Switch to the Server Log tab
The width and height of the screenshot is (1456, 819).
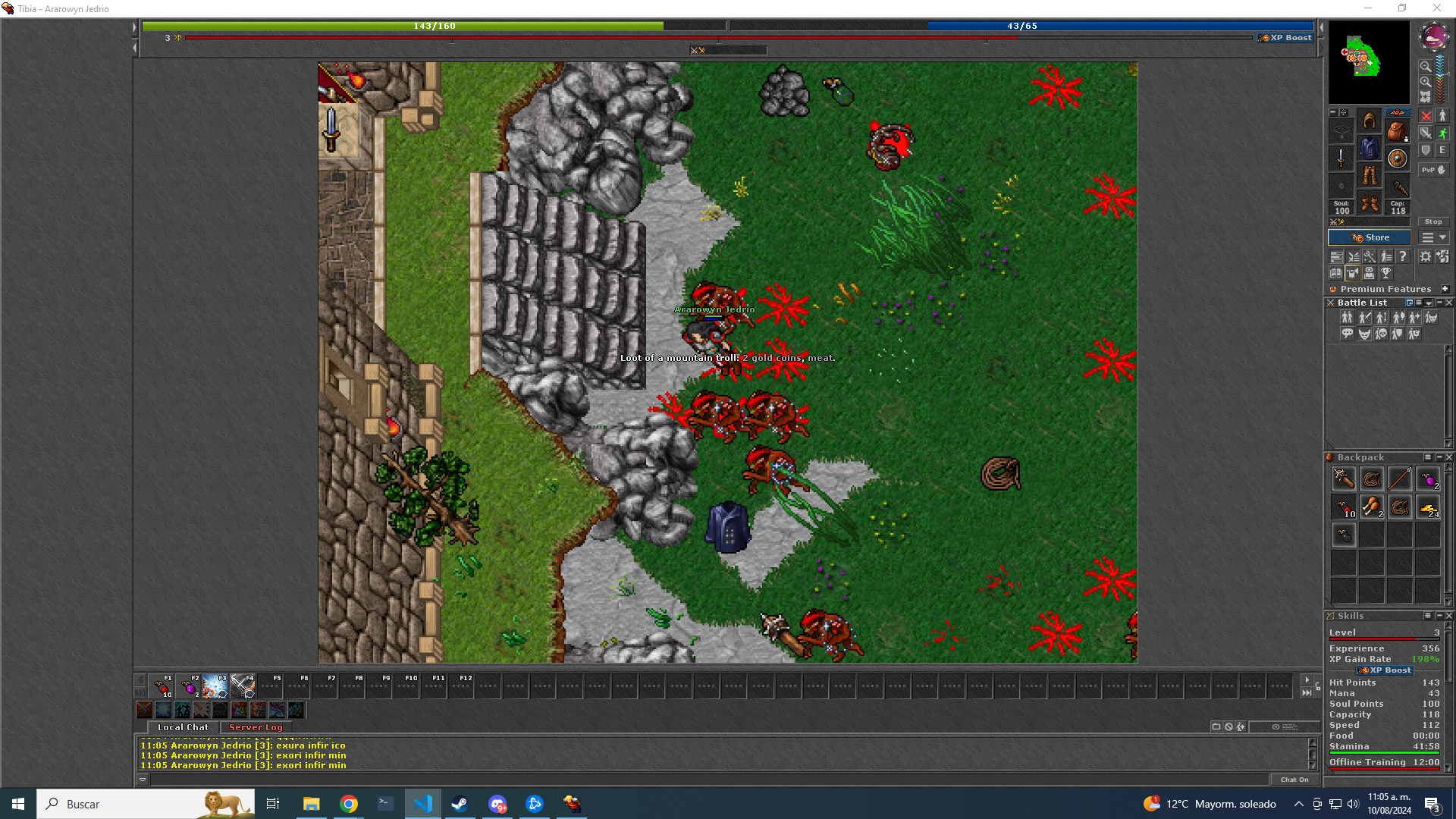(256, 726)
